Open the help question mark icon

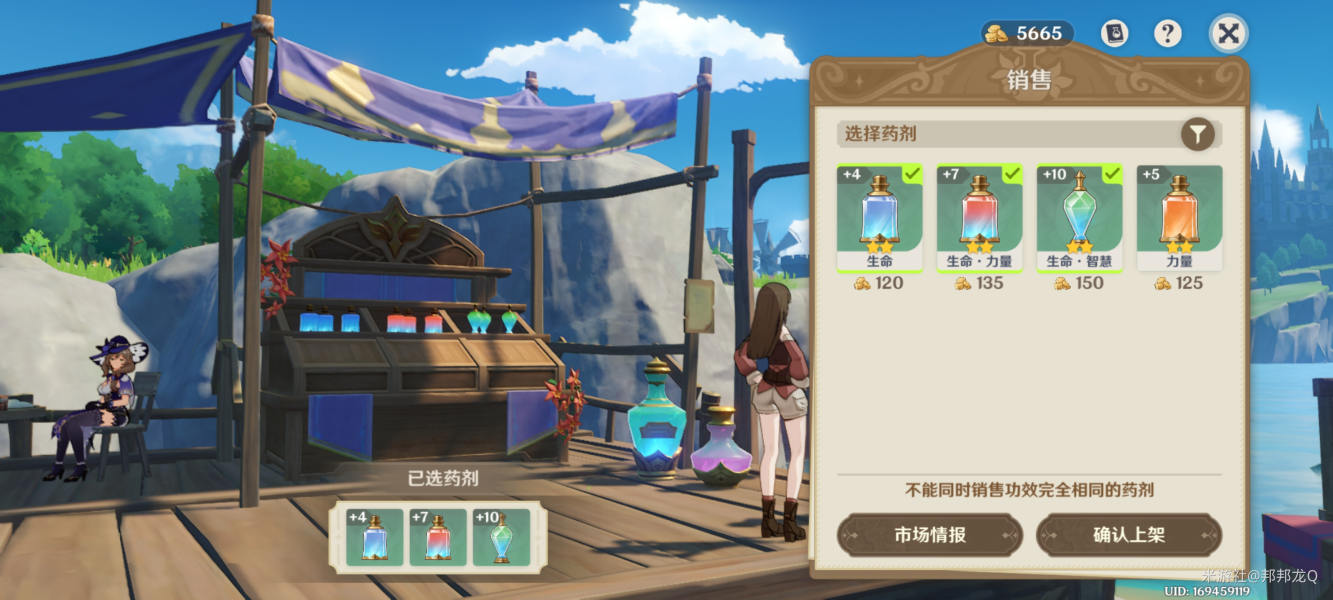point(1167,34)
